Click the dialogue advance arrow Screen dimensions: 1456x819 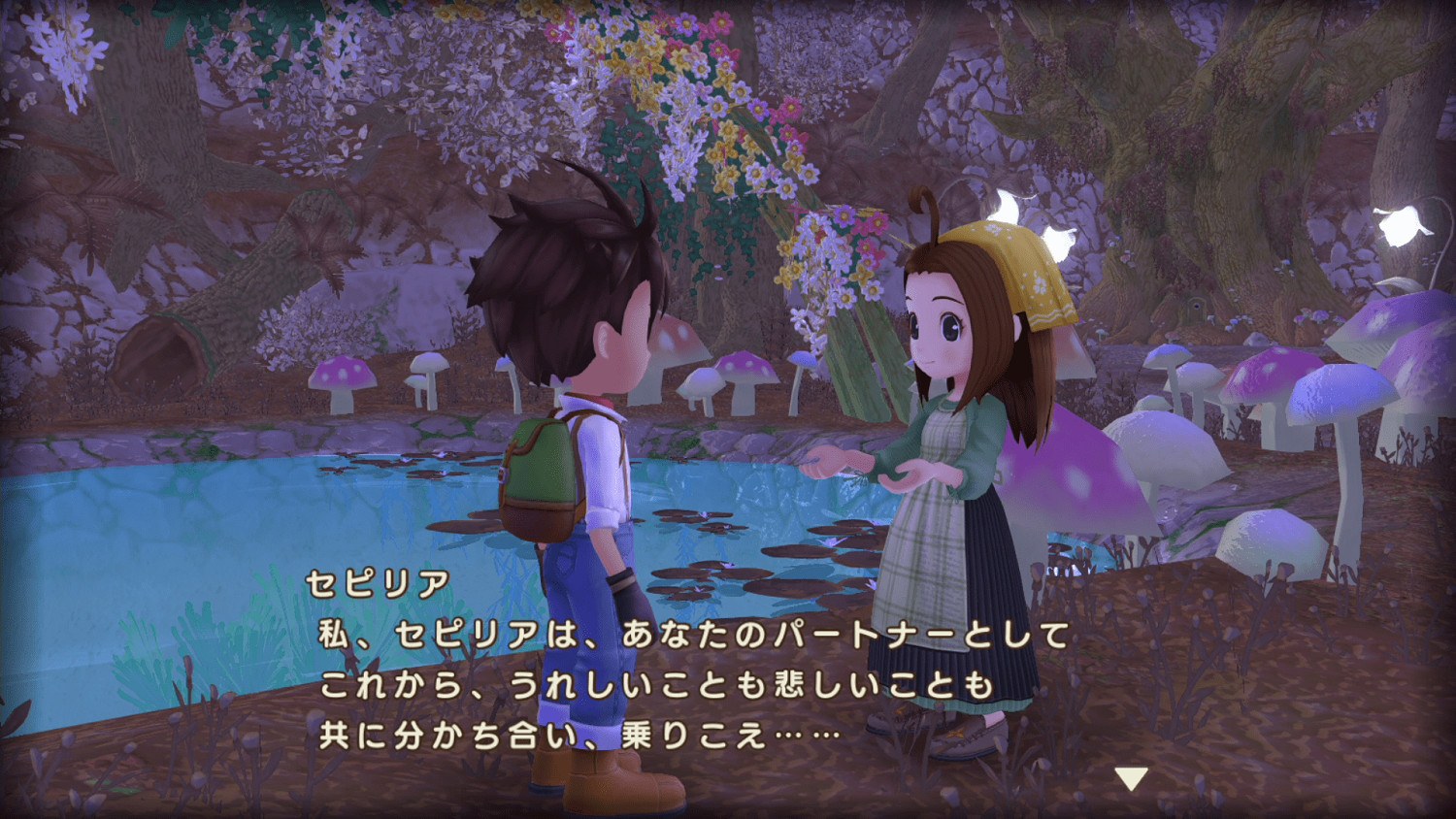tap(1132, 776)
